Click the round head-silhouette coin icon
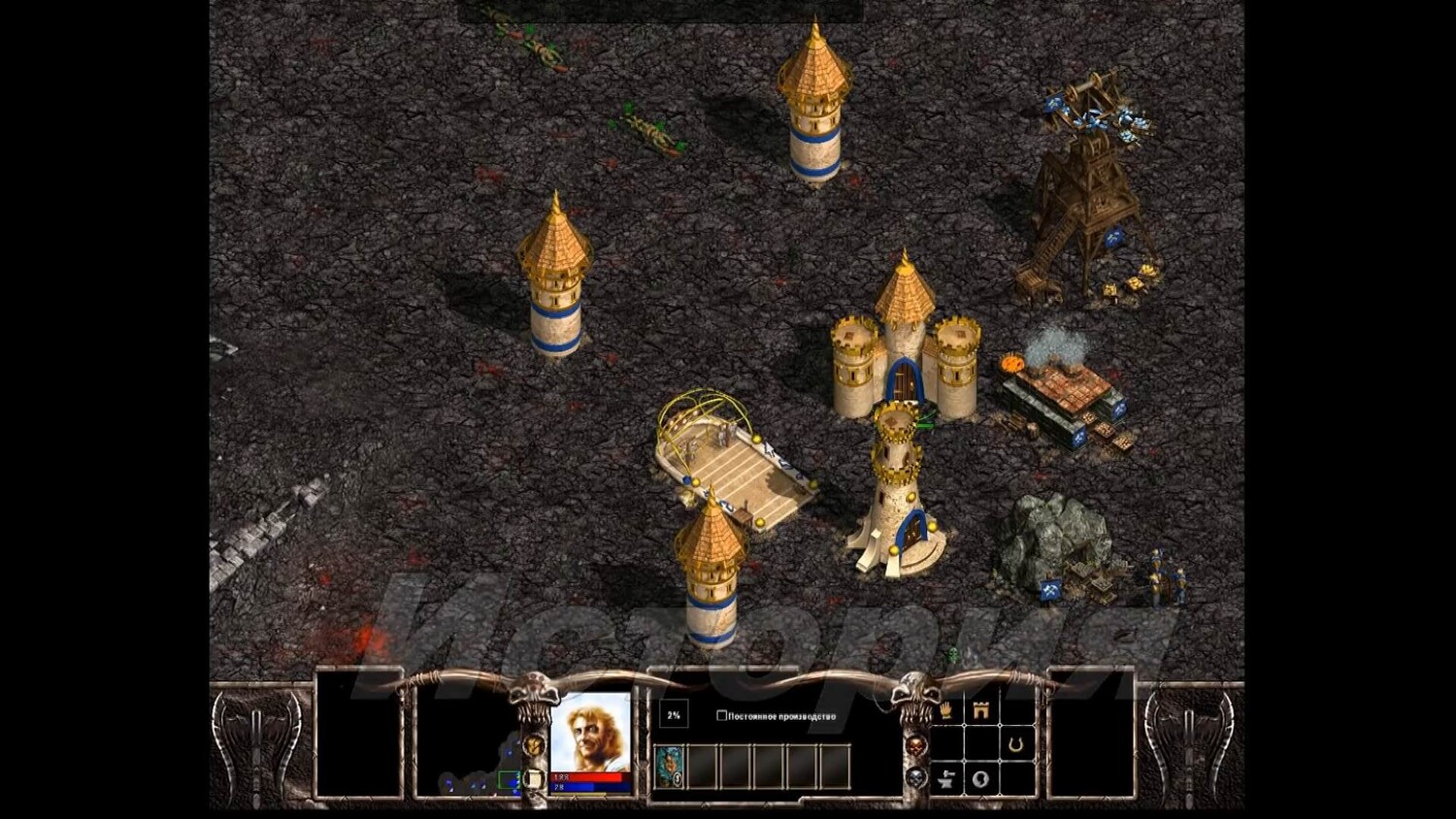This screenshot has width=1456, height=819. tap(980, 778)
